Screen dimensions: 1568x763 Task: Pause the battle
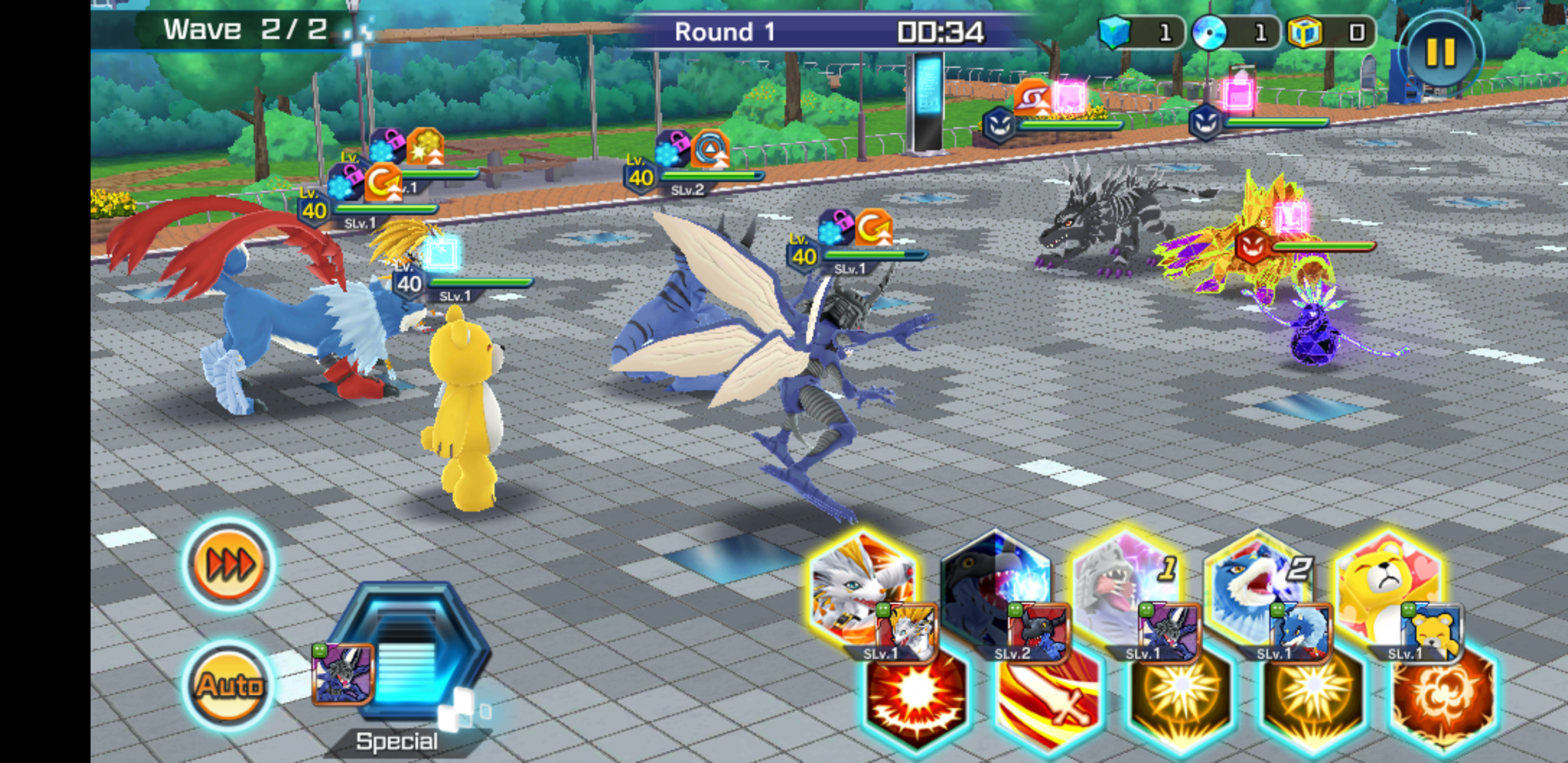pyautogui.click(x=1440, y=52)
